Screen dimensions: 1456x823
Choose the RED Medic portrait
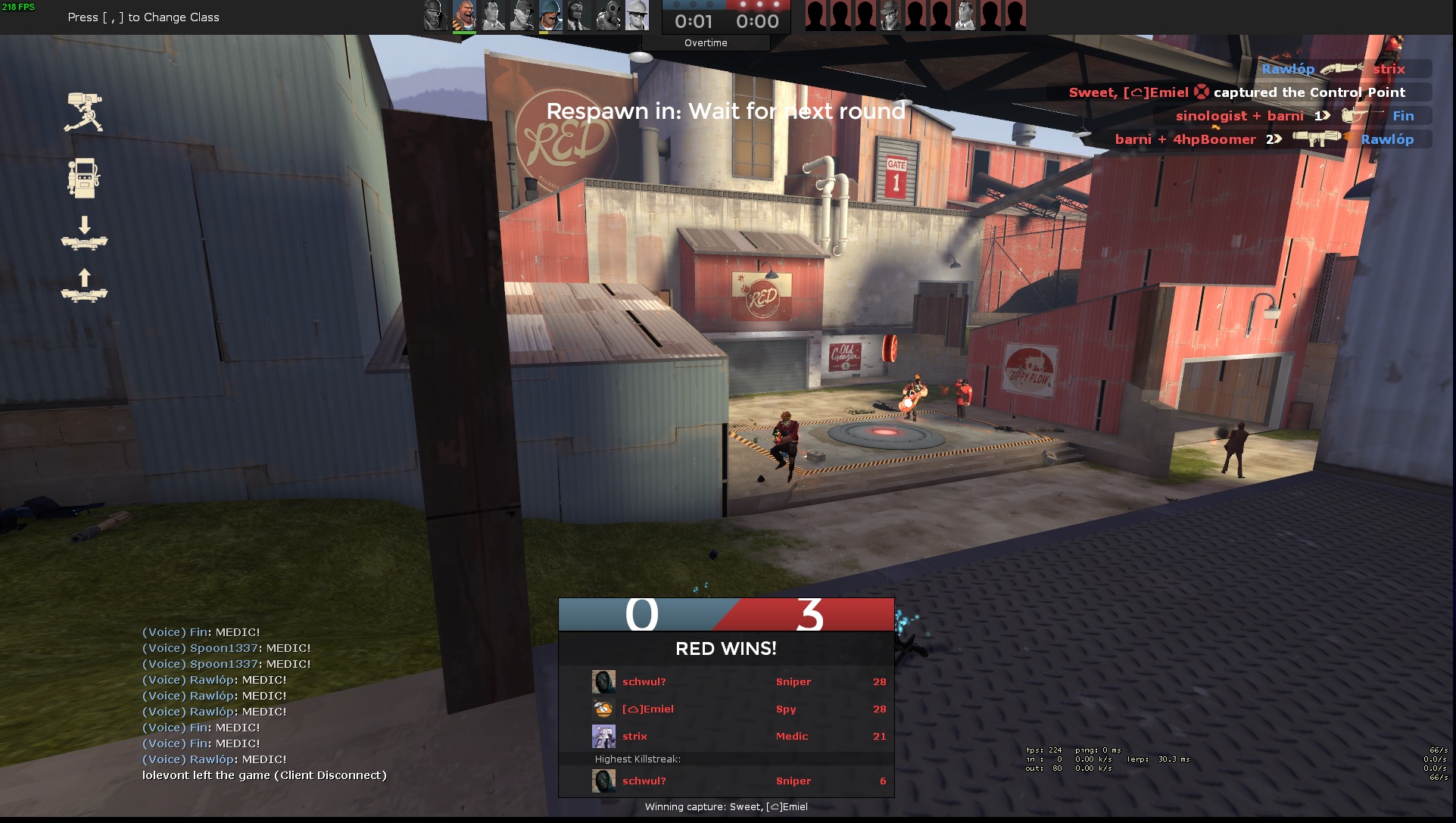[965, 16]
